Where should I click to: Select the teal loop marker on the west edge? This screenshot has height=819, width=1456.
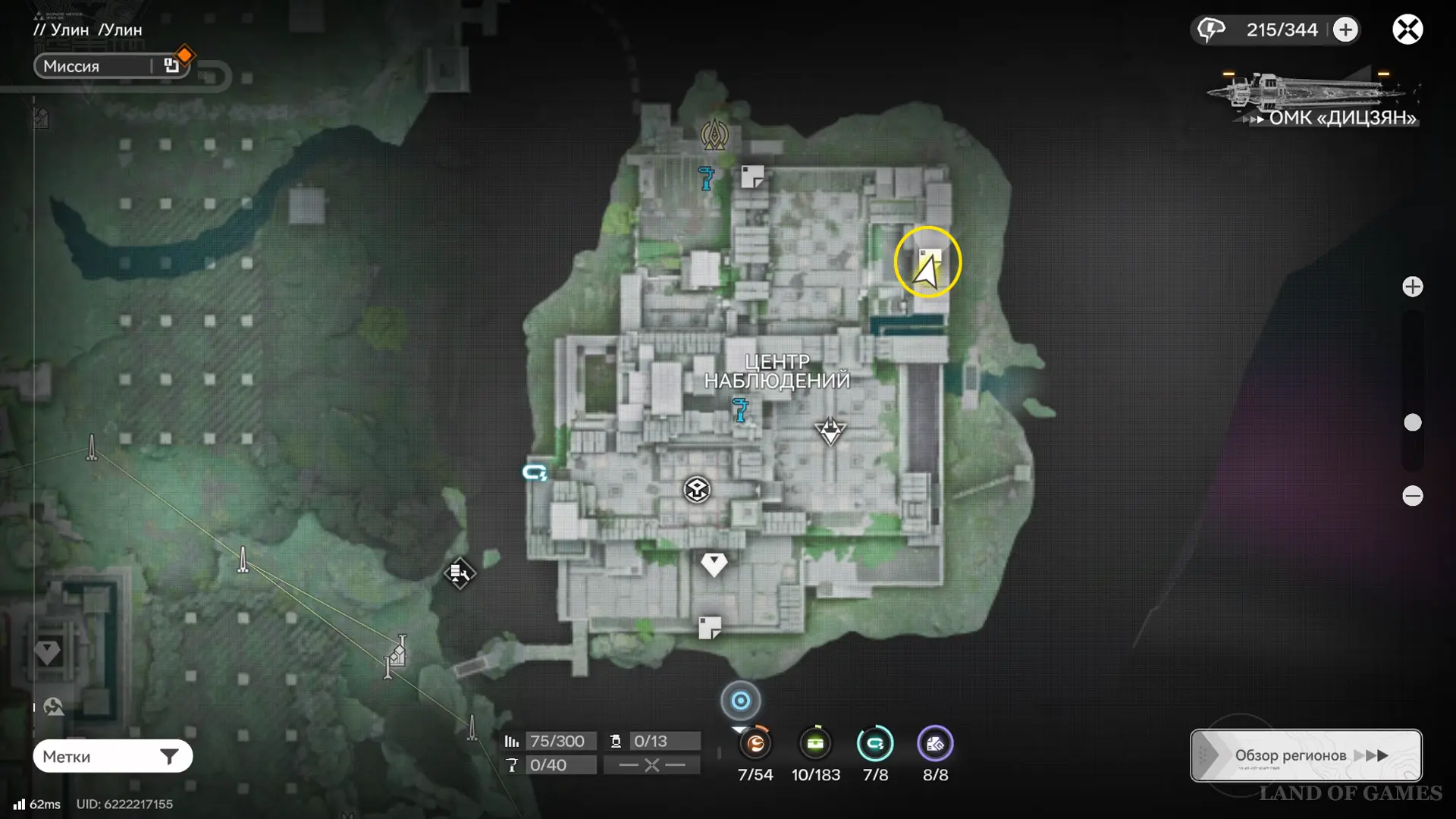[535, 472]
